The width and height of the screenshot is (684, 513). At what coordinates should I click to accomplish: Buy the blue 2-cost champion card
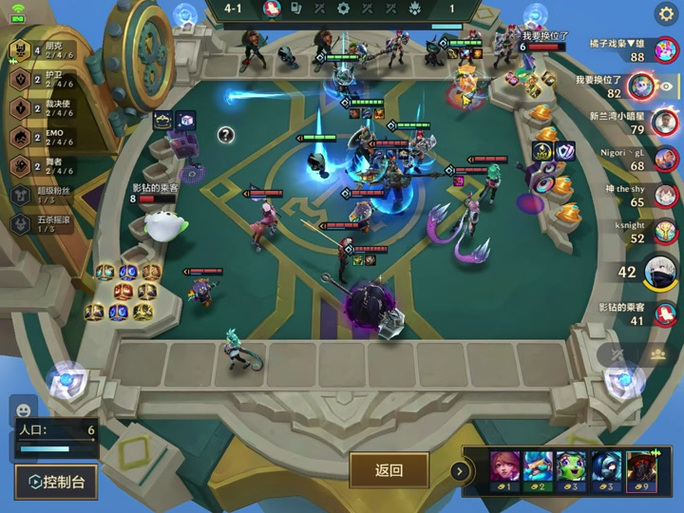540,471
